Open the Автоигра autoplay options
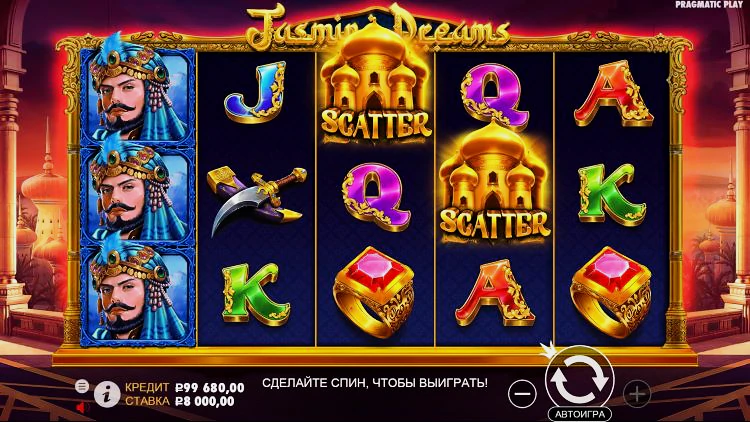Image resolution: width=750 pixels, height=422 pixels. click(579, 413)
